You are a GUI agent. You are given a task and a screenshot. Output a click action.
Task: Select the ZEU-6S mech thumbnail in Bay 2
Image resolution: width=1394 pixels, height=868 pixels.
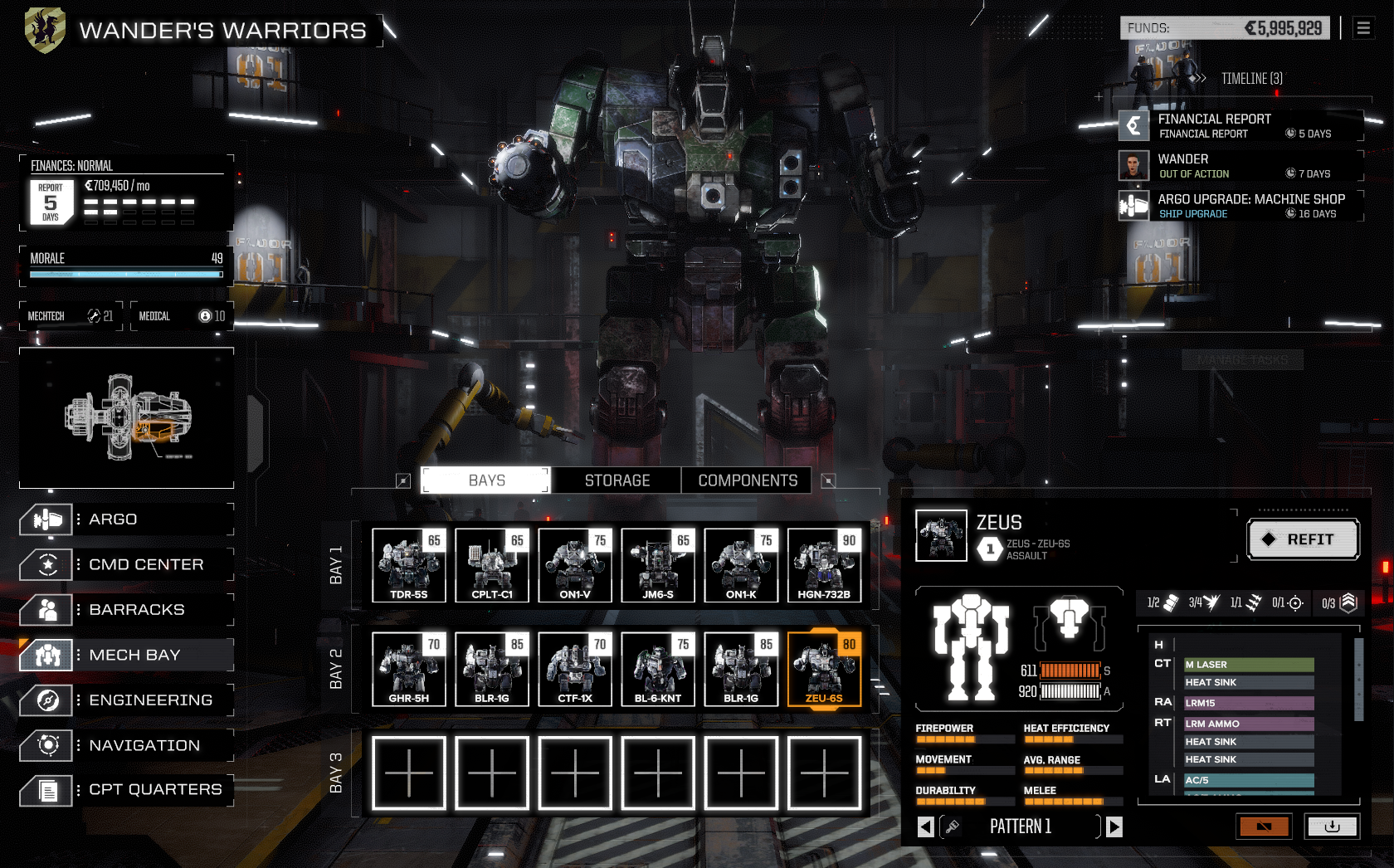[823, 669]
